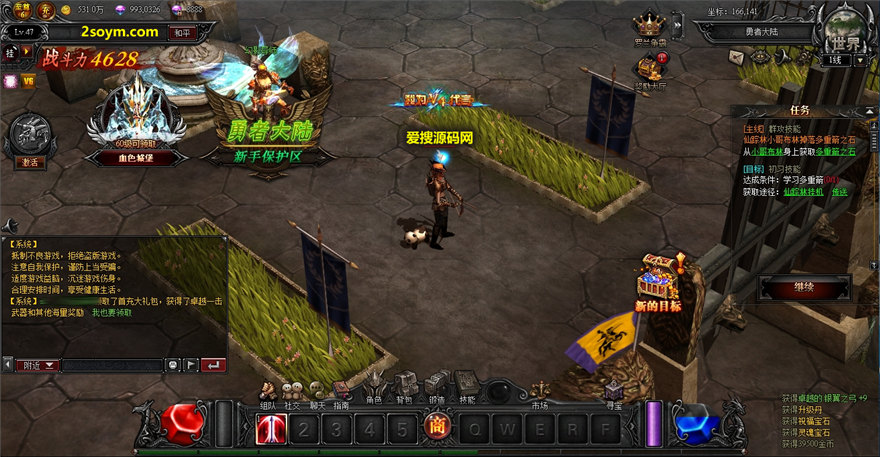
Task: Open the 寻宝 treasure hunt icon
Action: pos(614,391)
